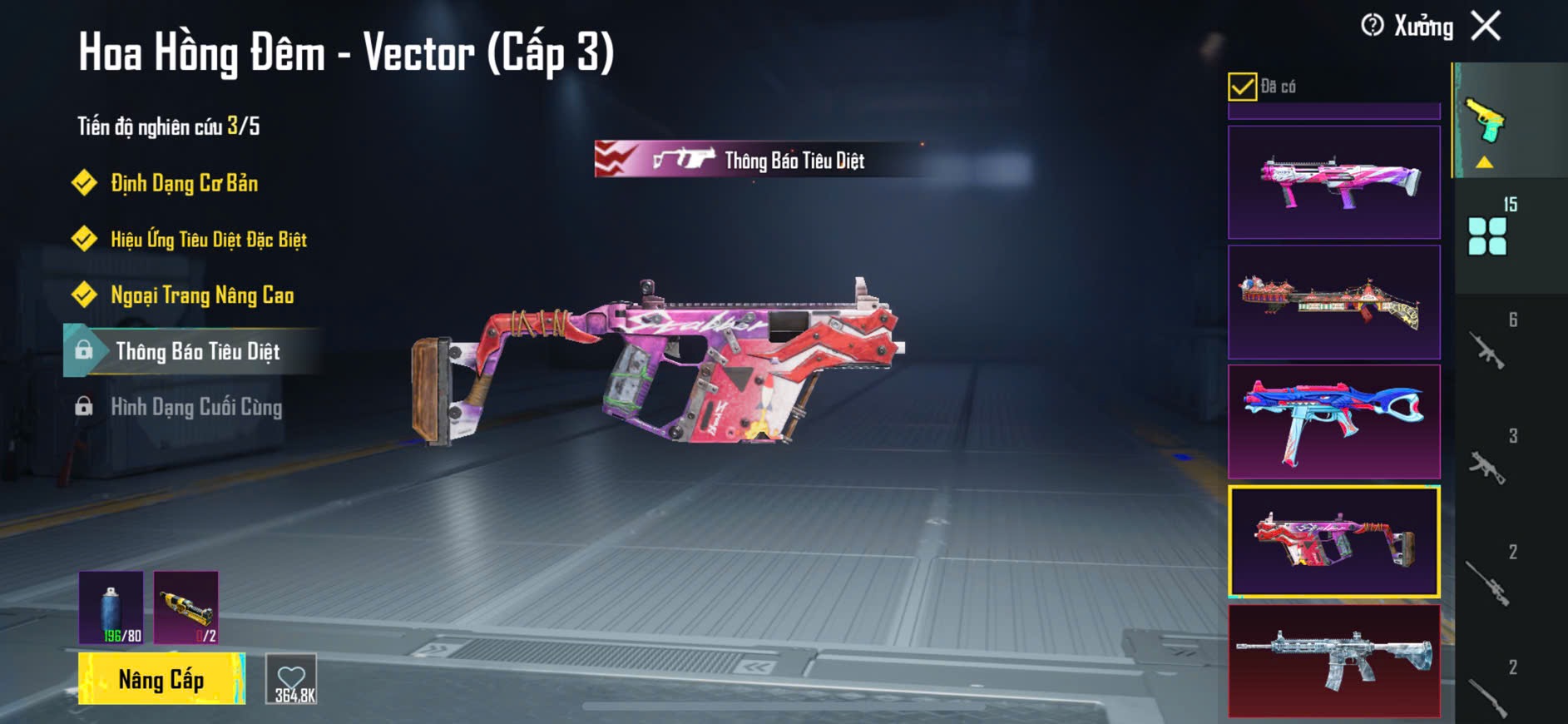Select the blue paint can material slot
1568x724 pixels.
tap(111, 607)
